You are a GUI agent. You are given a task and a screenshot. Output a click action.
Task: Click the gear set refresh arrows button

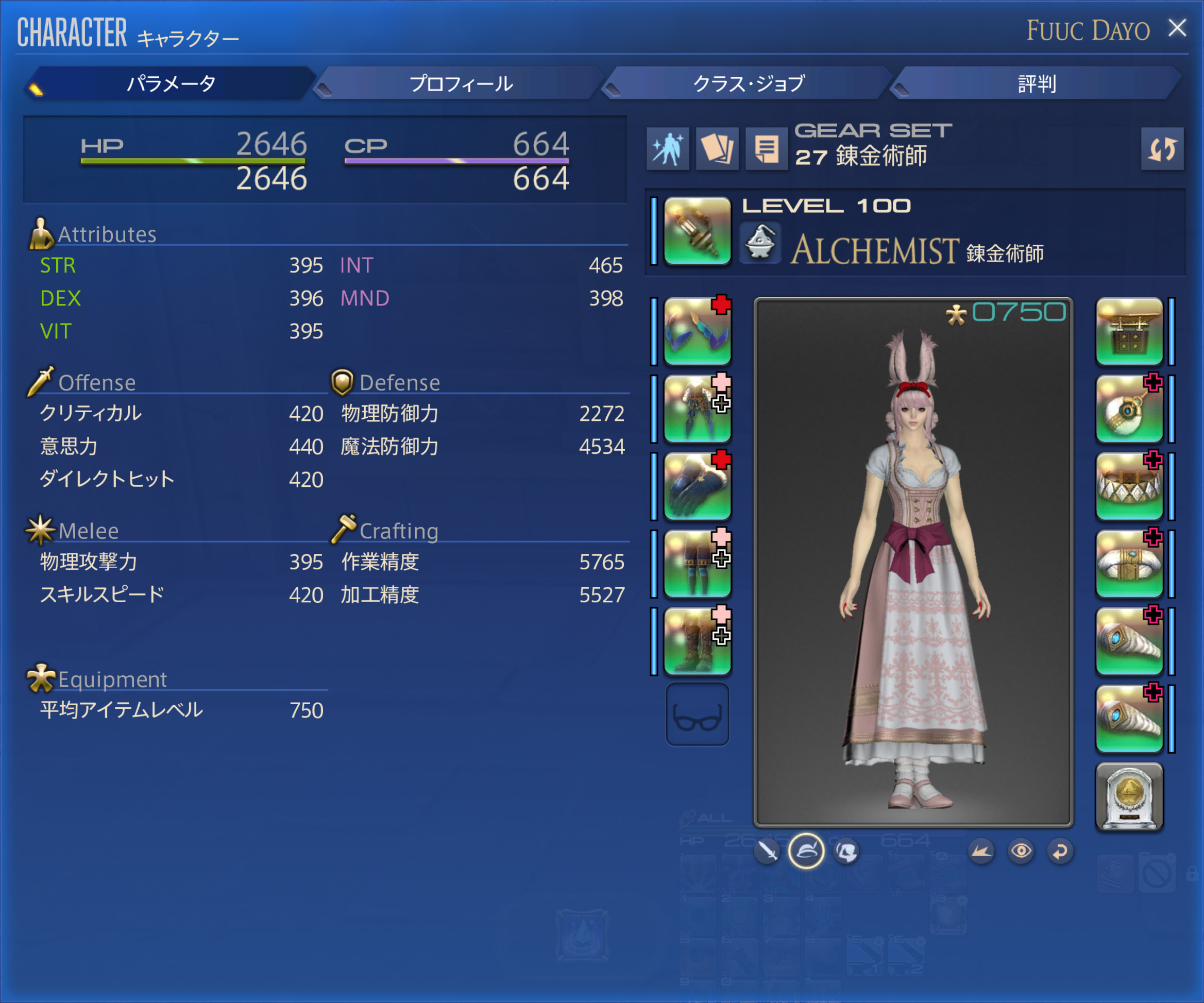click(1162, 149)
